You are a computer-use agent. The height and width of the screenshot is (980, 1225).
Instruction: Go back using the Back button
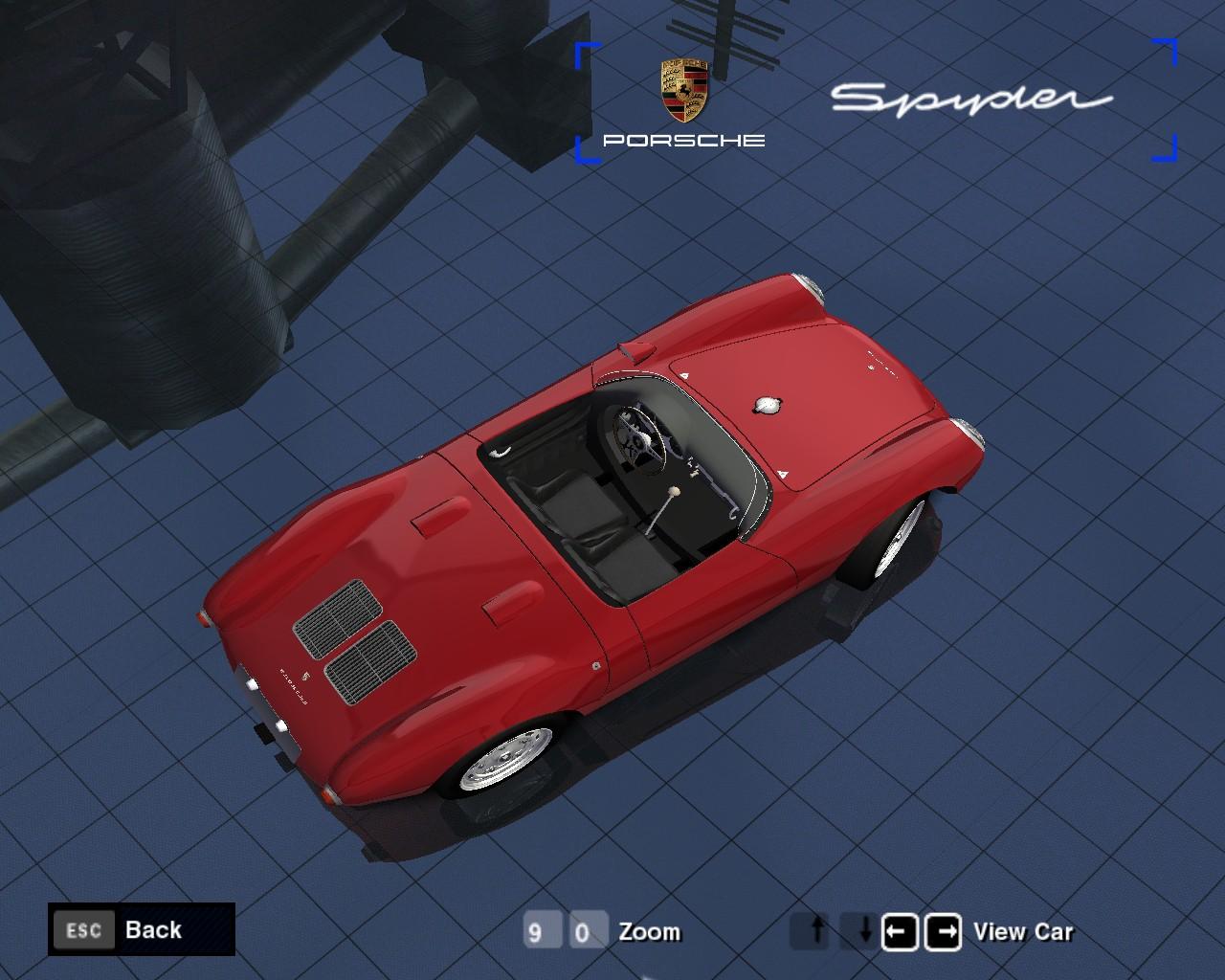pos(142,929)
